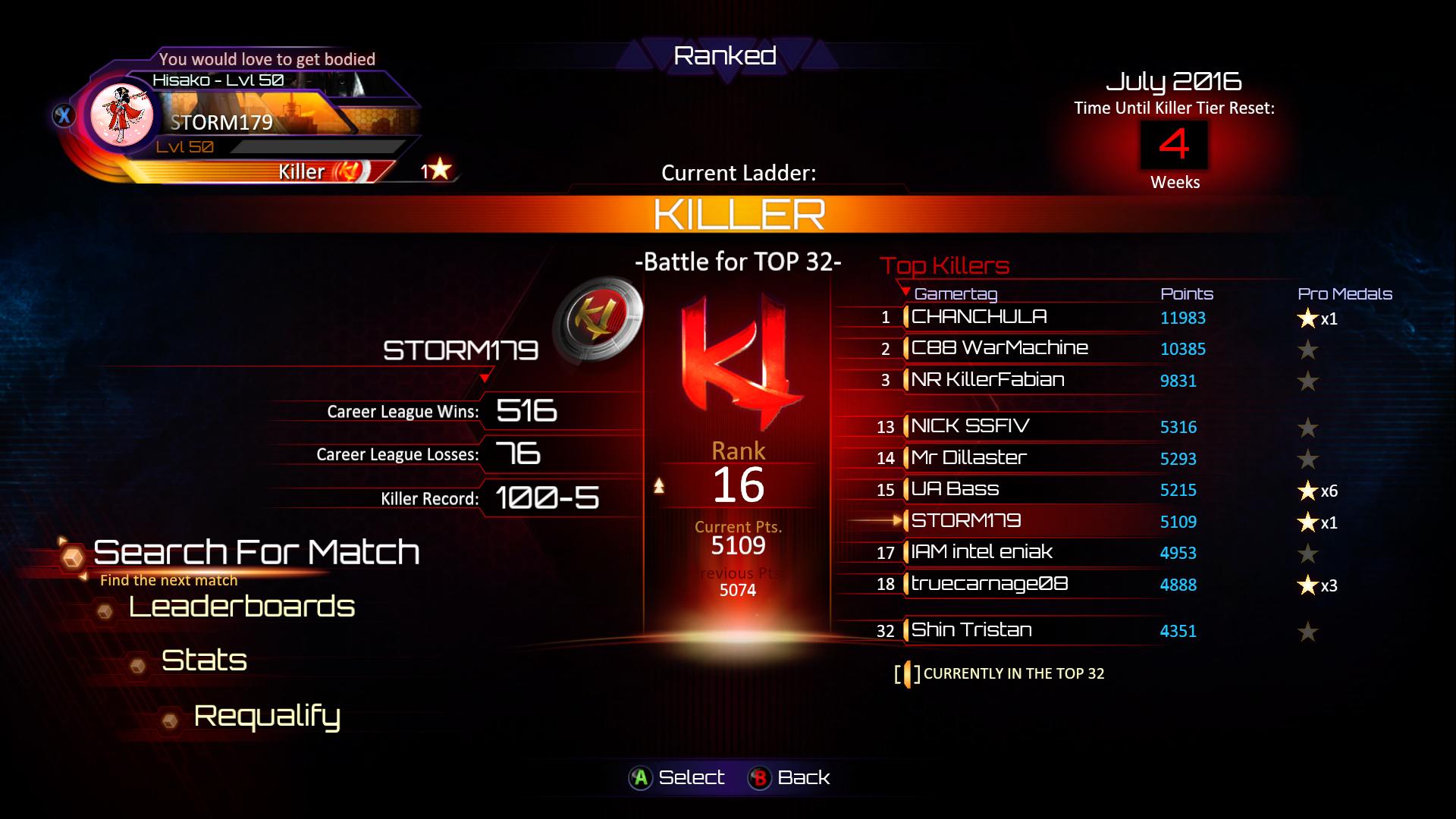Image resolution: width=1456 pixels, height=819 pixels.
Task: Sort the list by Gamertag column header
Action: pos(955,293)
